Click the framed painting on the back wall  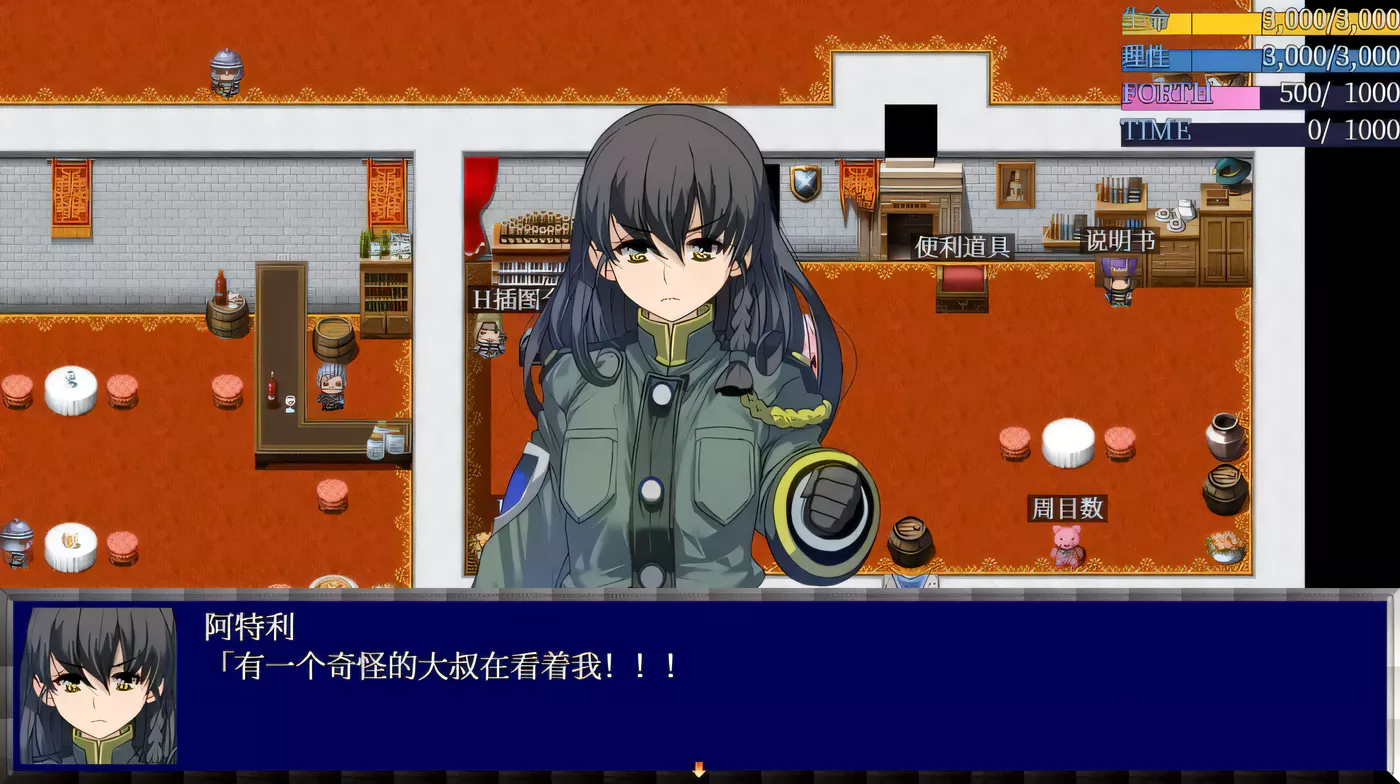click(1016, 185)
